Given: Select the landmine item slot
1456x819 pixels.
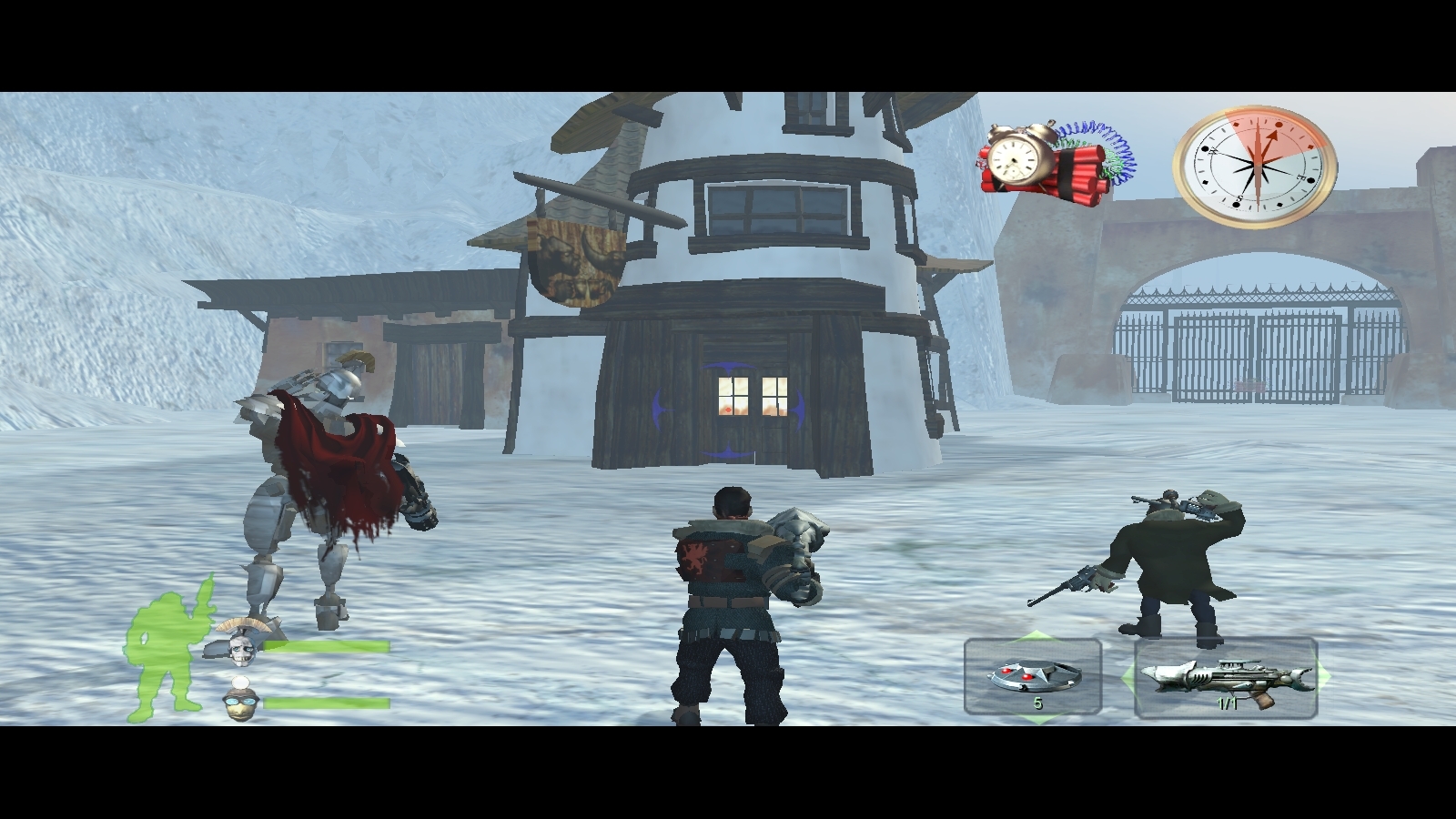Looking at the screenshot, I should click(1033, 677).
